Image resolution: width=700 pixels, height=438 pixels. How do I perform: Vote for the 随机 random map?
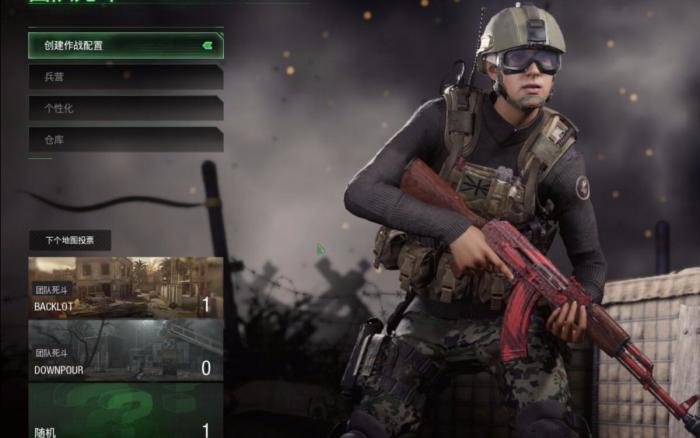click(x=125, y=412)
